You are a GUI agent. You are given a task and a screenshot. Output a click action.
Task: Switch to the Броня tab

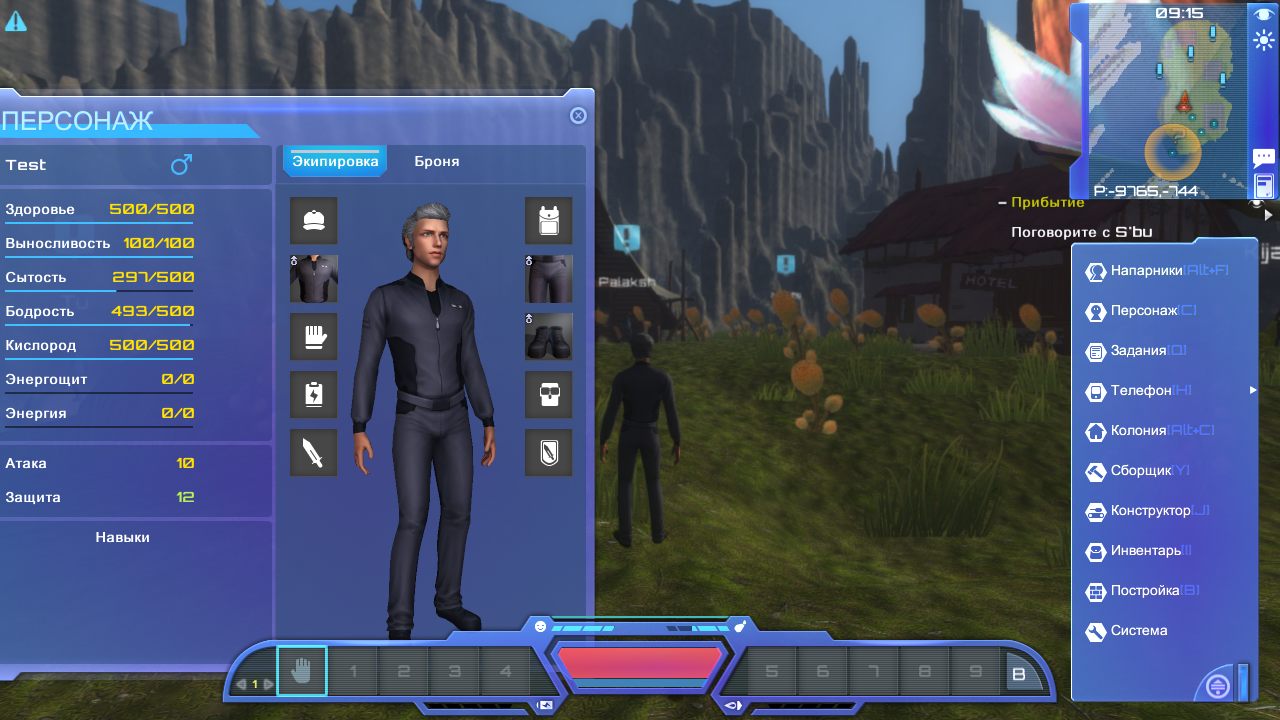click(x=437, y=161)
